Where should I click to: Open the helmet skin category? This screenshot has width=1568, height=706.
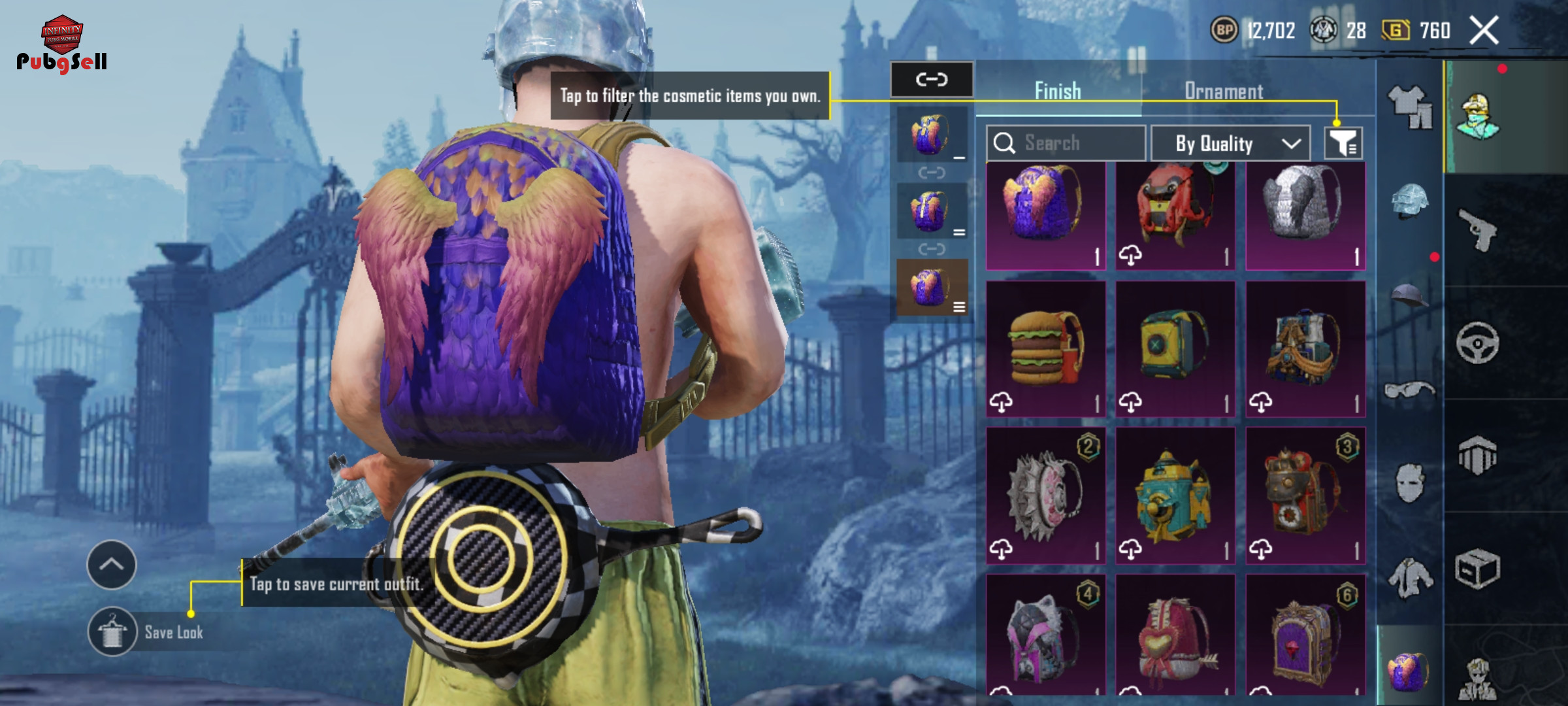[x=1409, y=200]
